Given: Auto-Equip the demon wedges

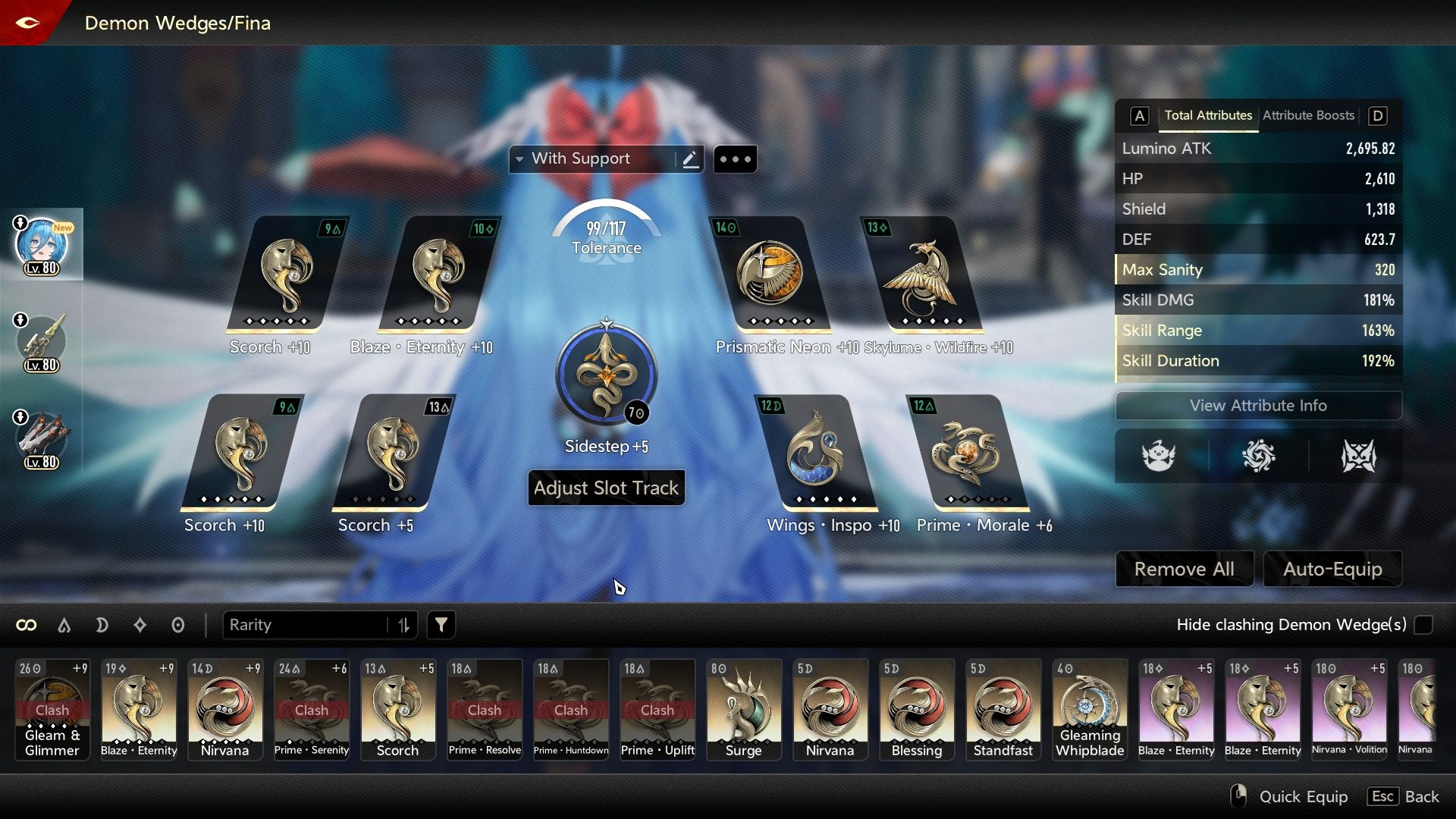Looking at the screenshot, I should [x=1332, y=569].
